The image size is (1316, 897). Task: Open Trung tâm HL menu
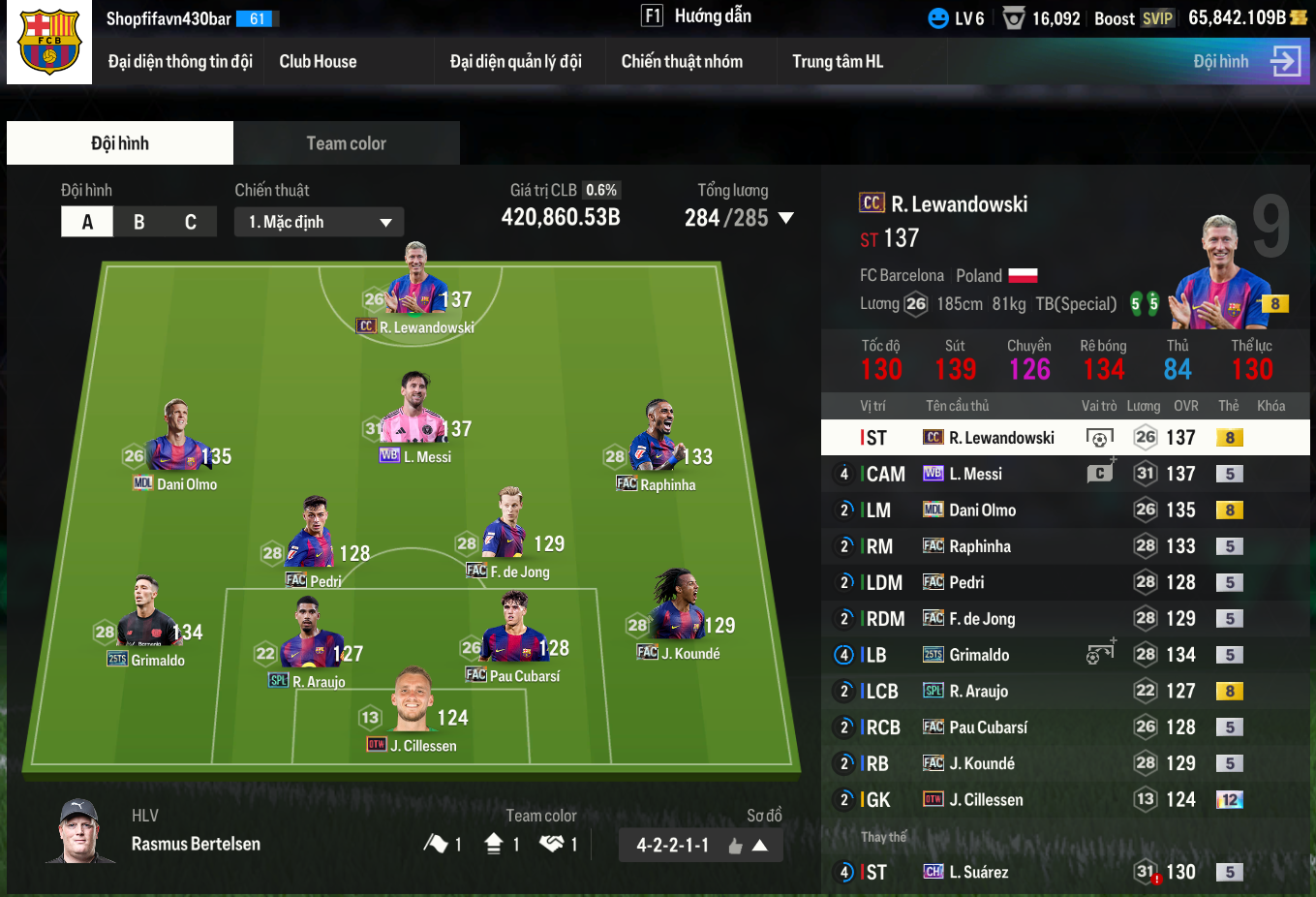tap(838, 62)
